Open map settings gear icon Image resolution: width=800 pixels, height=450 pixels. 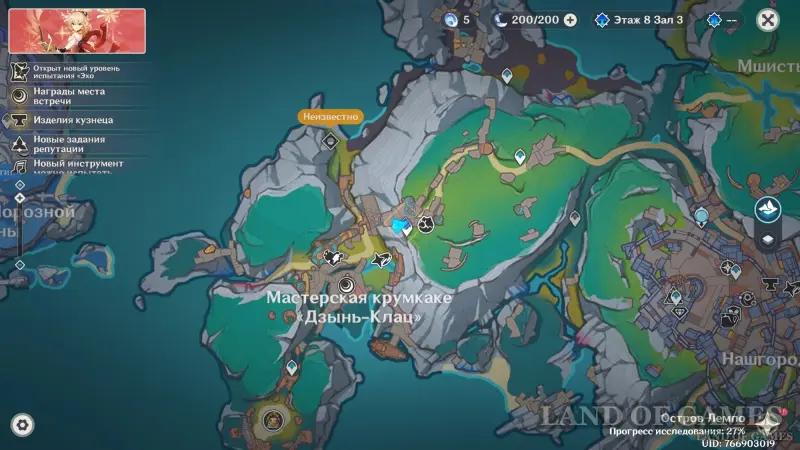click(21, 423)
